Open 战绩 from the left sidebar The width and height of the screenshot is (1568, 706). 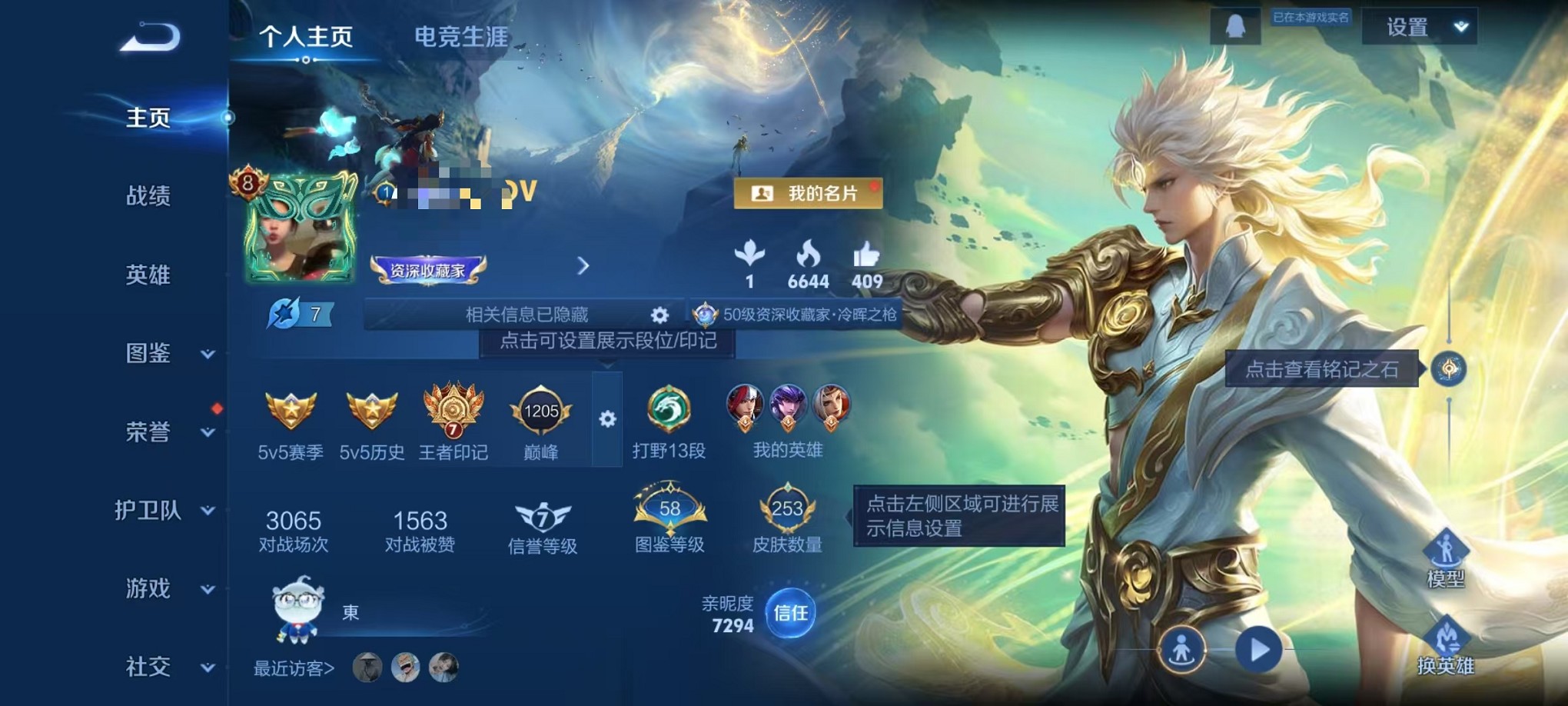[x=147, y=197]
